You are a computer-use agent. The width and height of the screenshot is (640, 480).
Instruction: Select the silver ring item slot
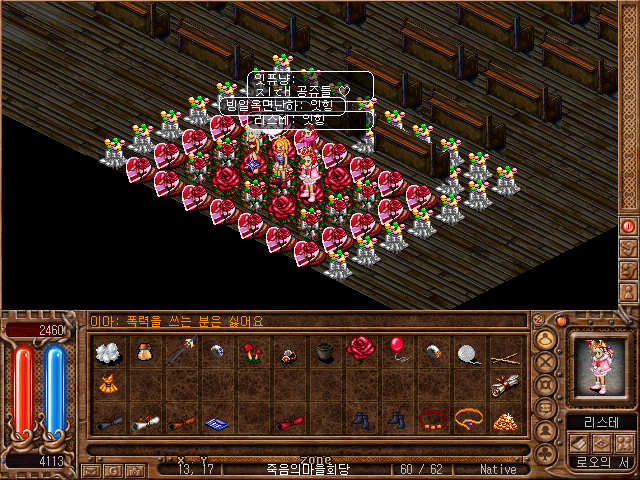click(217, 350)
